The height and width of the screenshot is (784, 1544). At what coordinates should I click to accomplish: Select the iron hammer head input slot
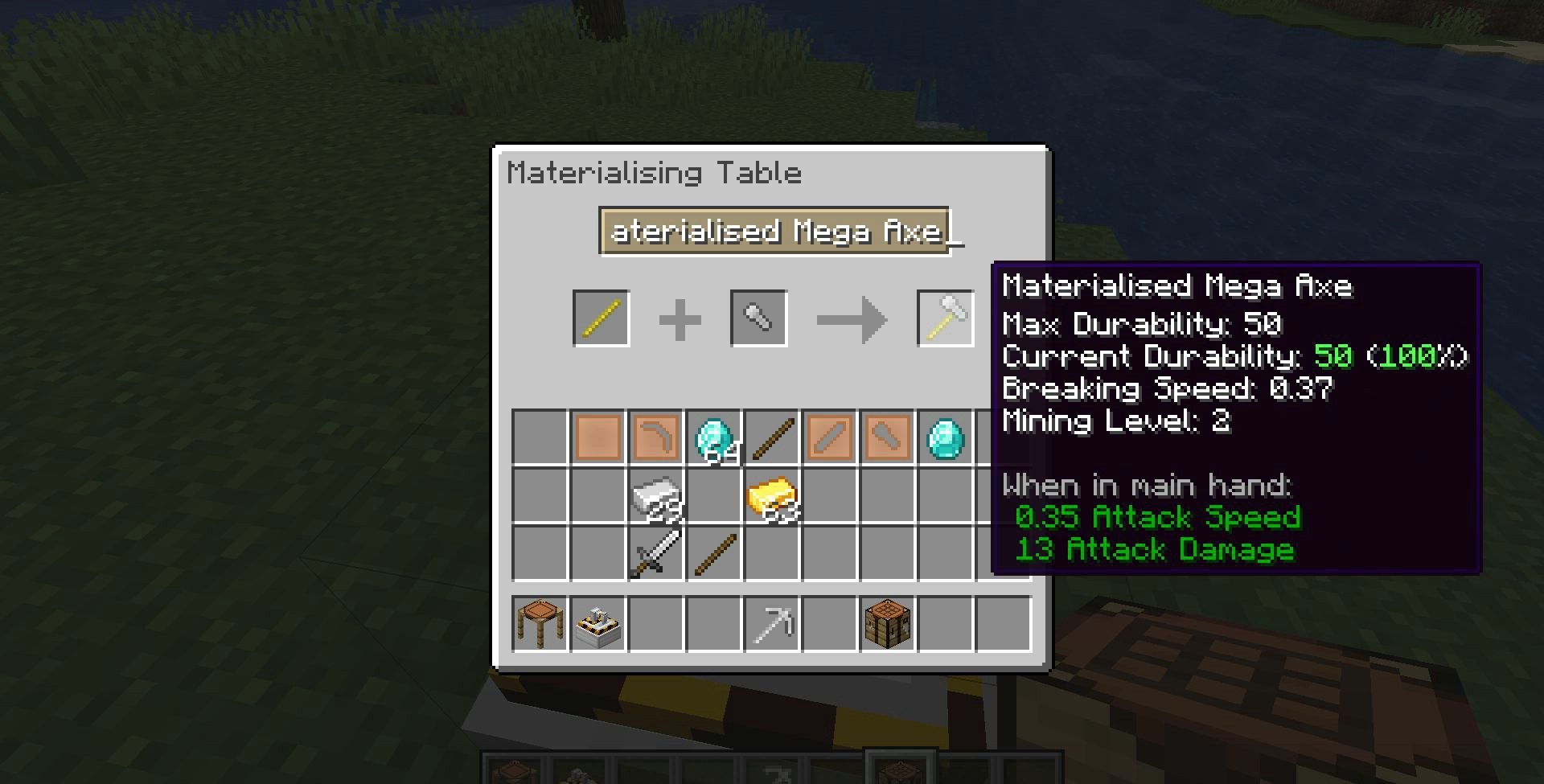758,318
